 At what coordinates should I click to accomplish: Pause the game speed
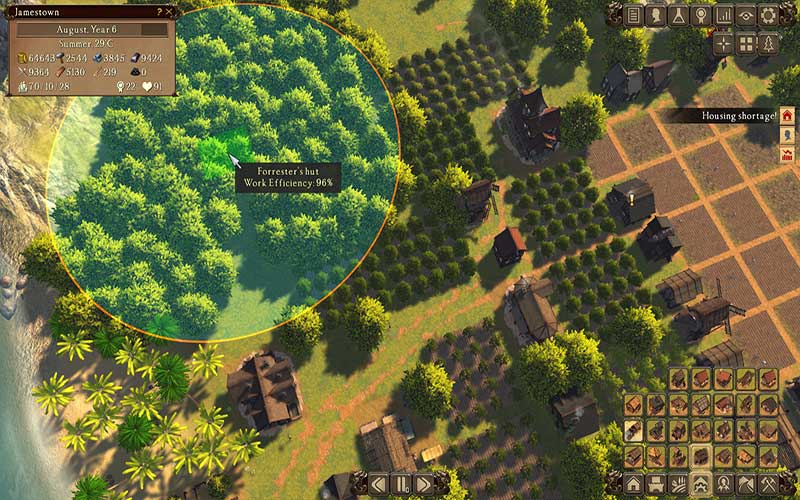(x=400, y=485)
